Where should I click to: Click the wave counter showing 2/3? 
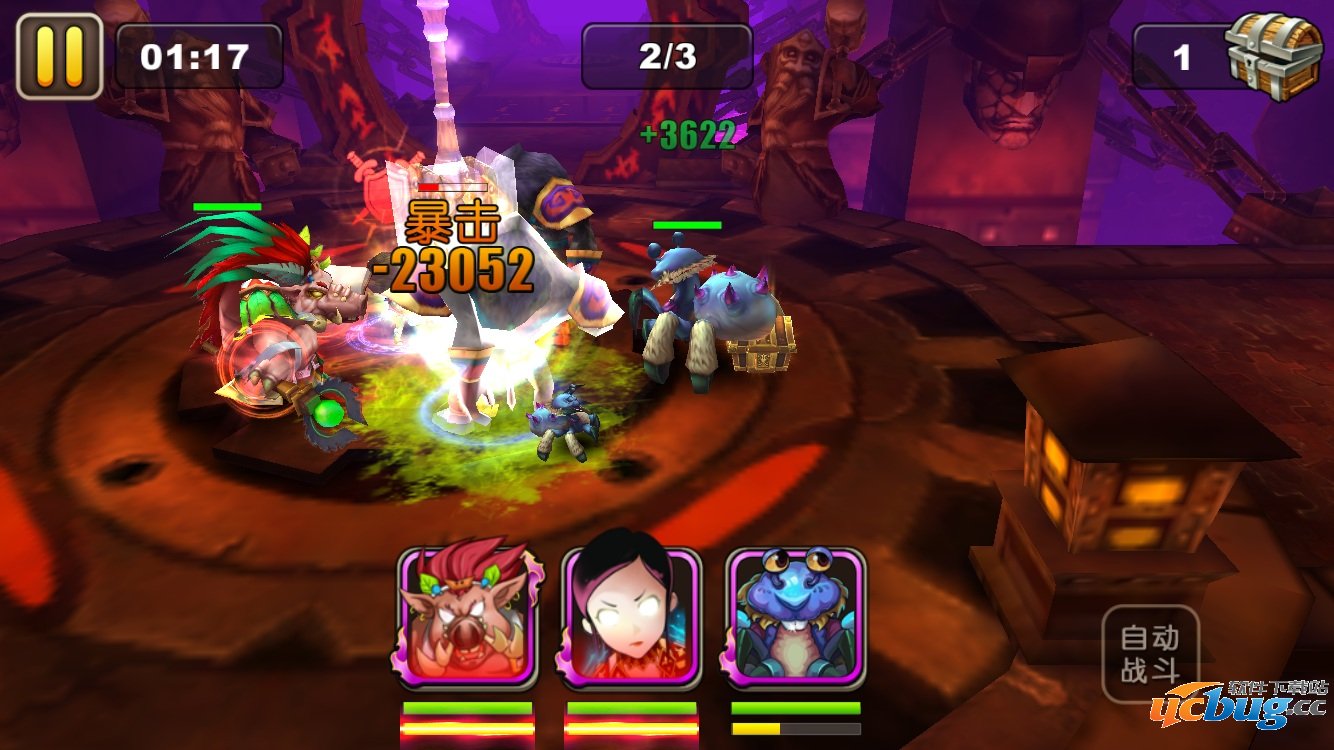pos(666,57)
